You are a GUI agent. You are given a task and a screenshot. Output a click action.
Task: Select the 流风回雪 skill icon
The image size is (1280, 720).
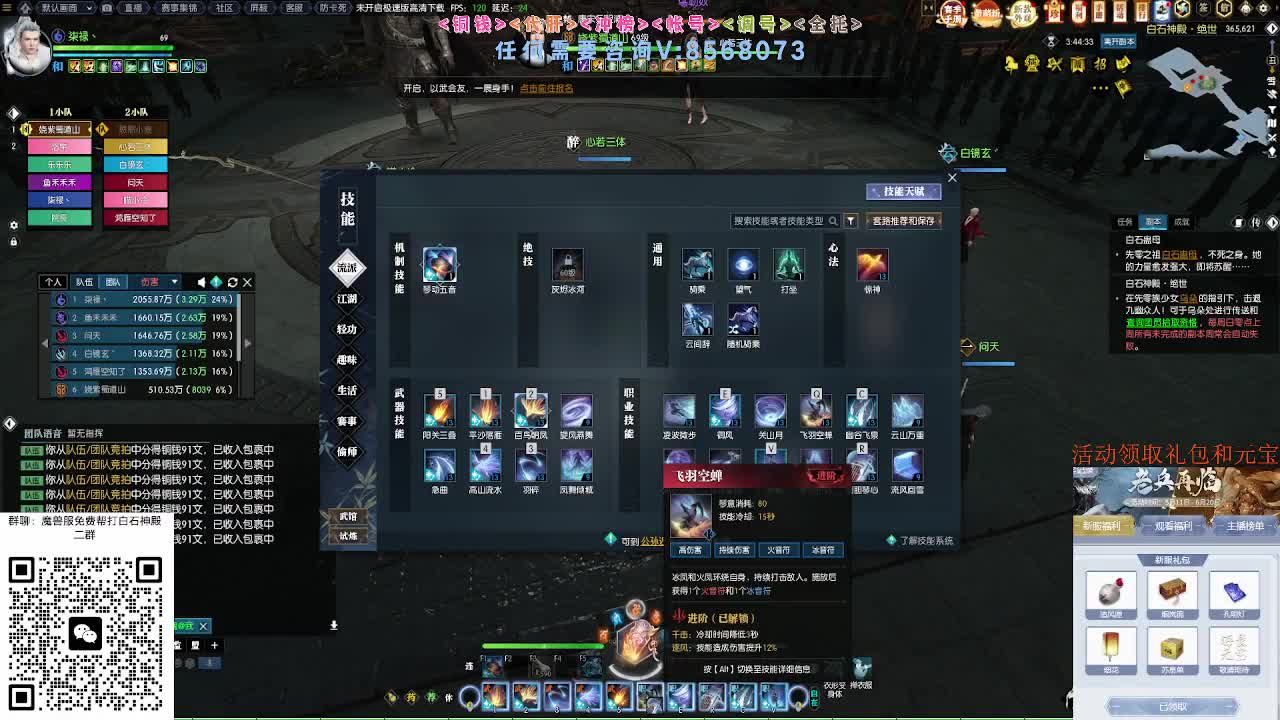pyautogui.click(x=907, y=465)
